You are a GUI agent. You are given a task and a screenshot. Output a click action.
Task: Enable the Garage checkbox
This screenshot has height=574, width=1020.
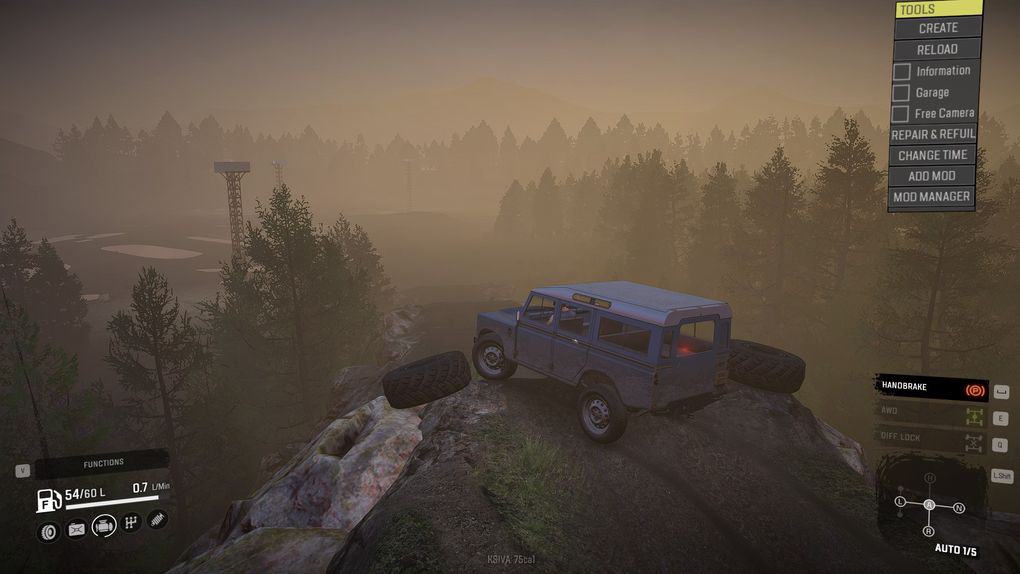tap(902, 93)
